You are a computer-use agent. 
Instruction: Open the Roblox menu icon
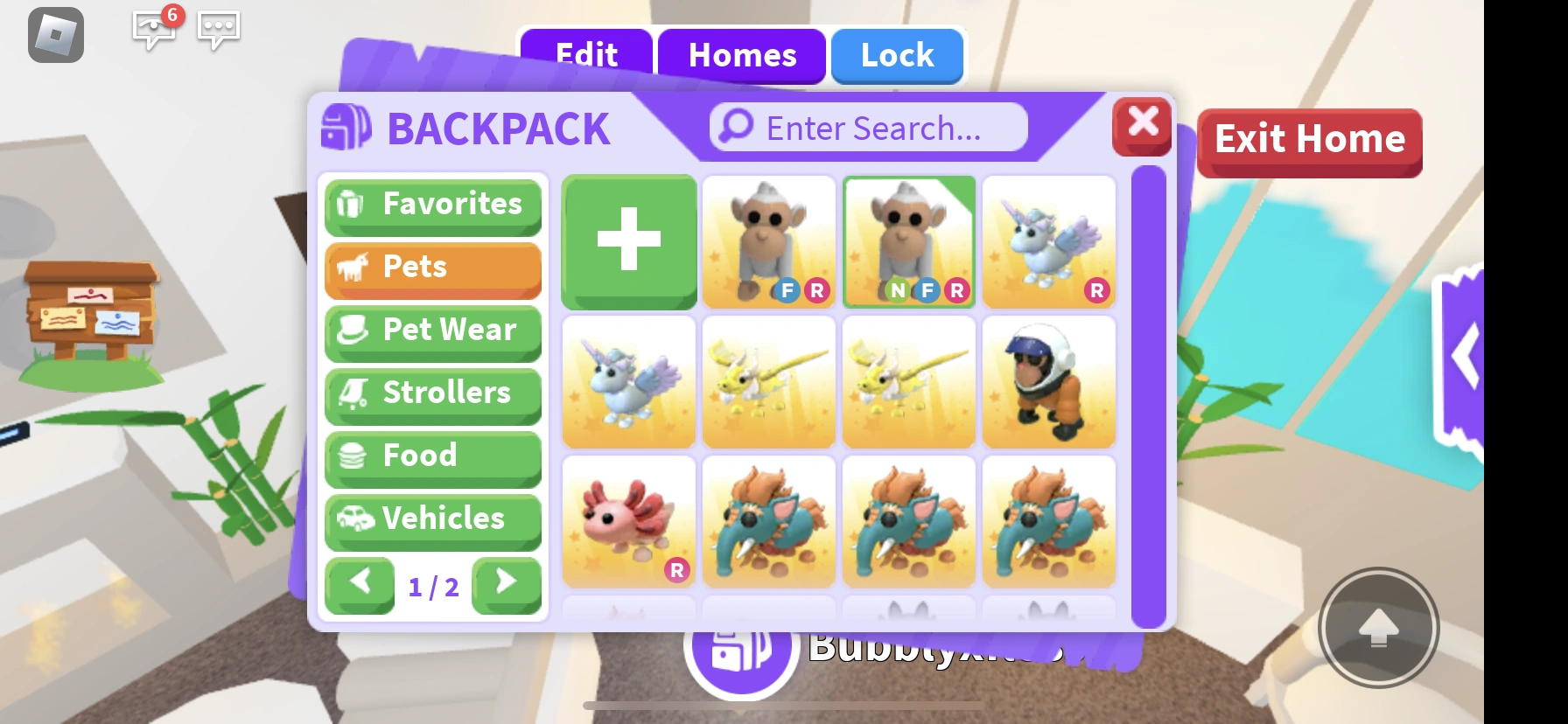click(x=55, y=36)
